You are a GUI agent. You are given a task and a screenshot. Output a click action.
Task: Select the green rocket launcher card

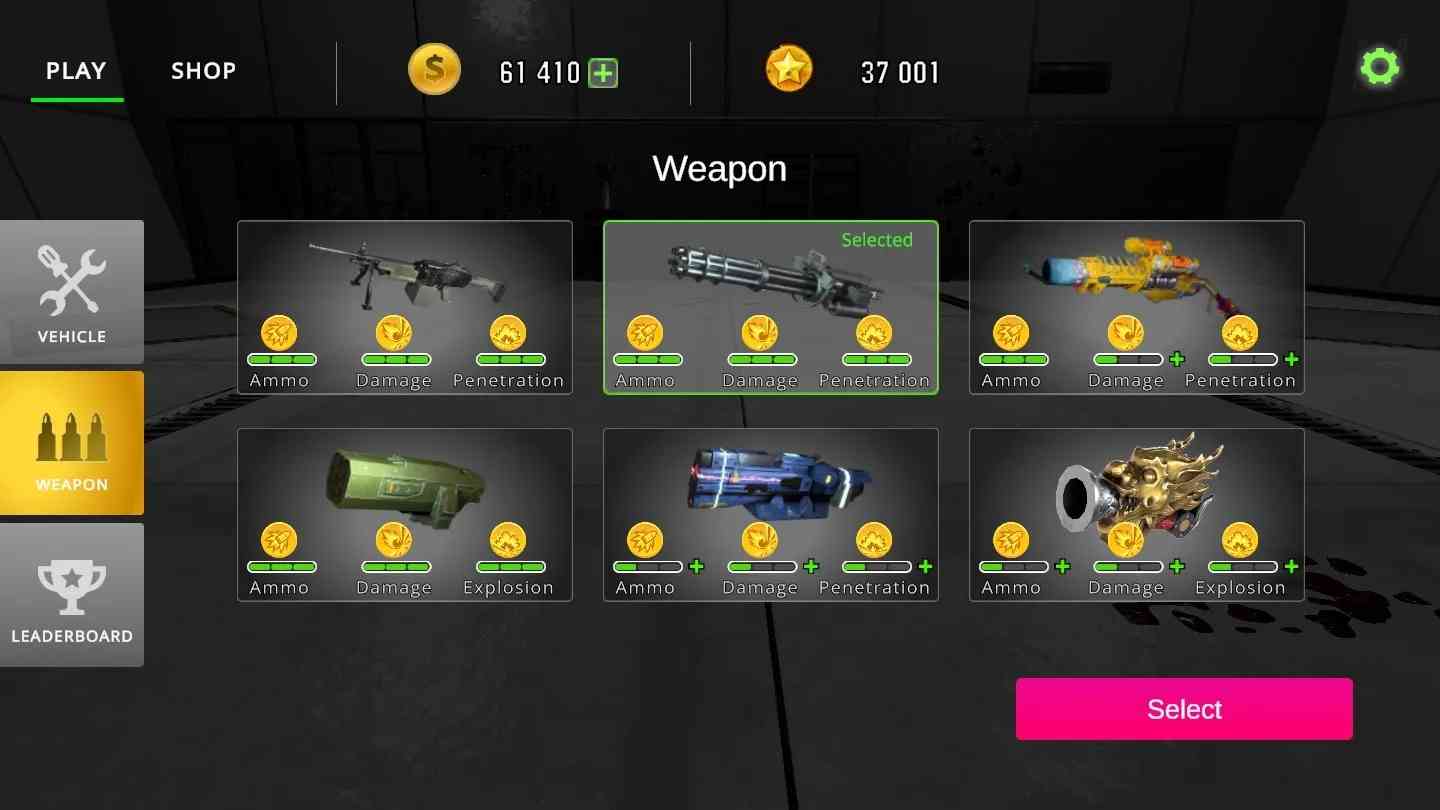click(x=405, y=484)
